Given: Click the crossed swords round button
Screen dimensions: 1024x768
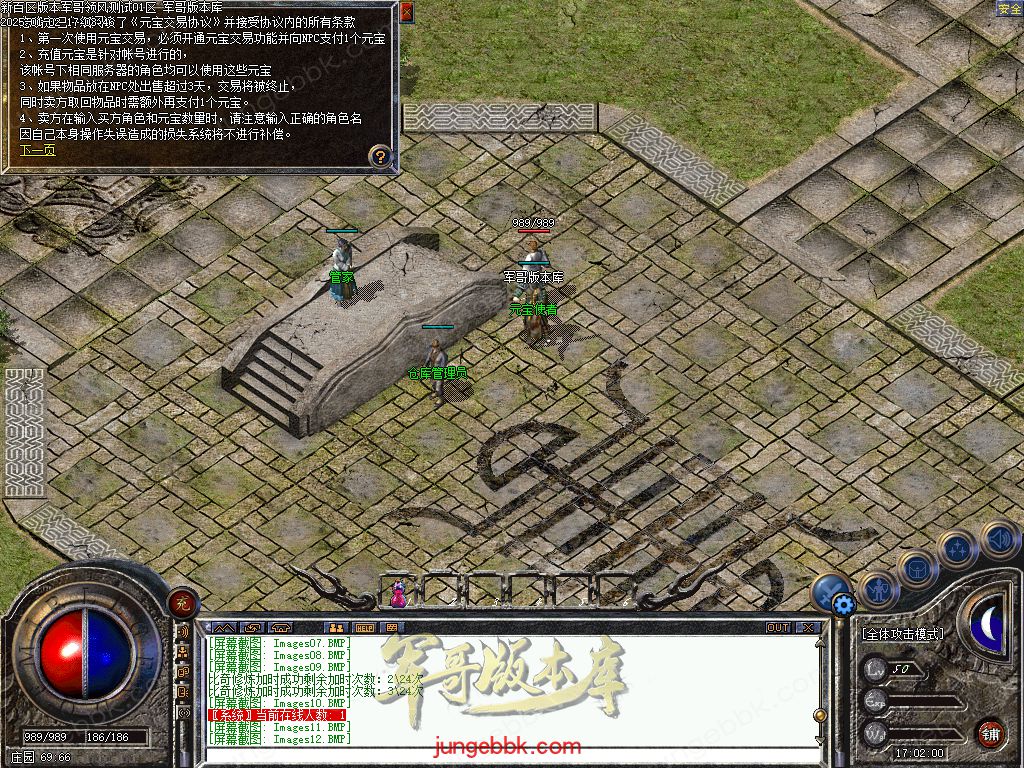Looking at the screenshot, I should click(828, 592).
